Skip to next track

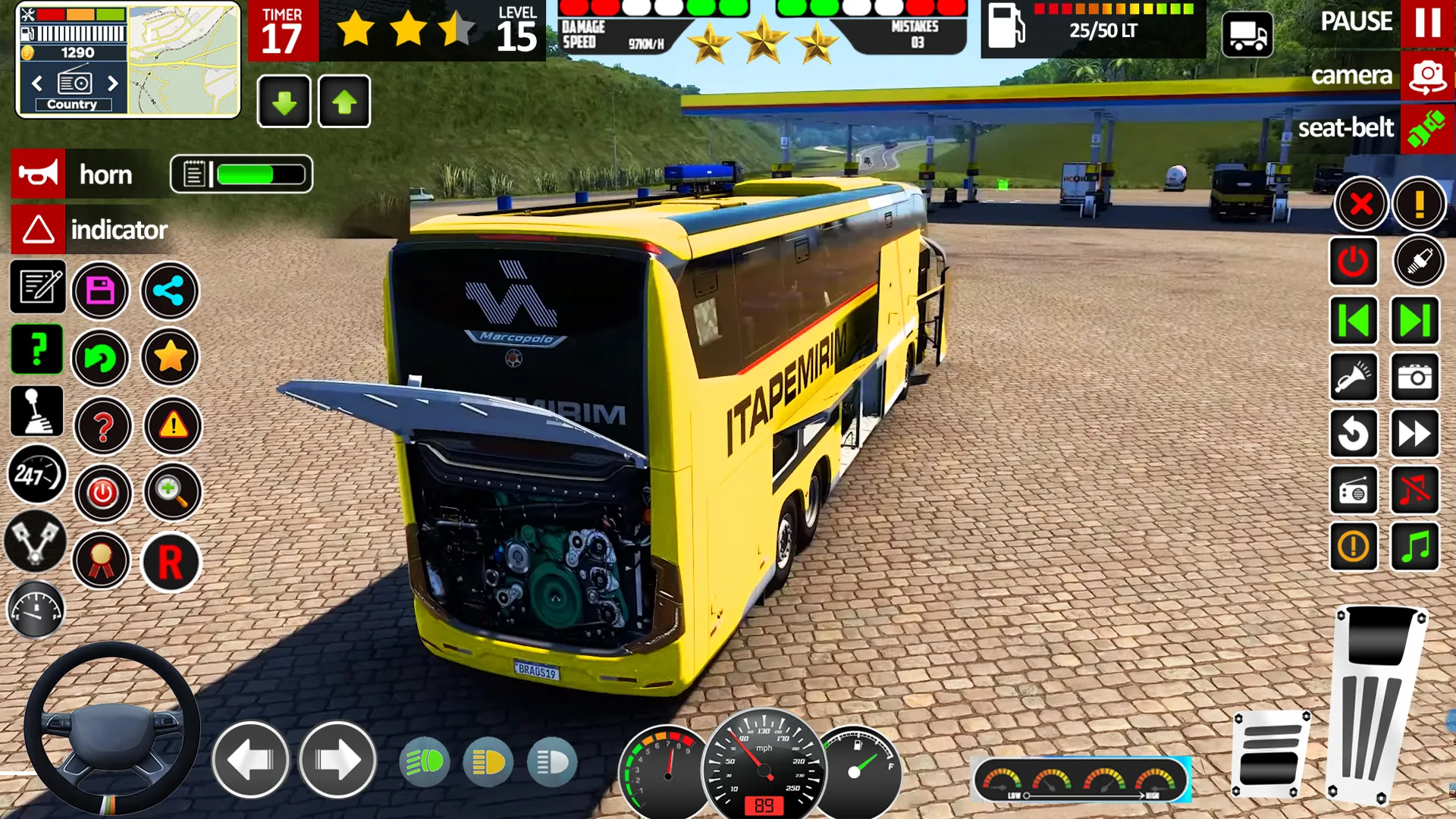[x=1414, y=321]
